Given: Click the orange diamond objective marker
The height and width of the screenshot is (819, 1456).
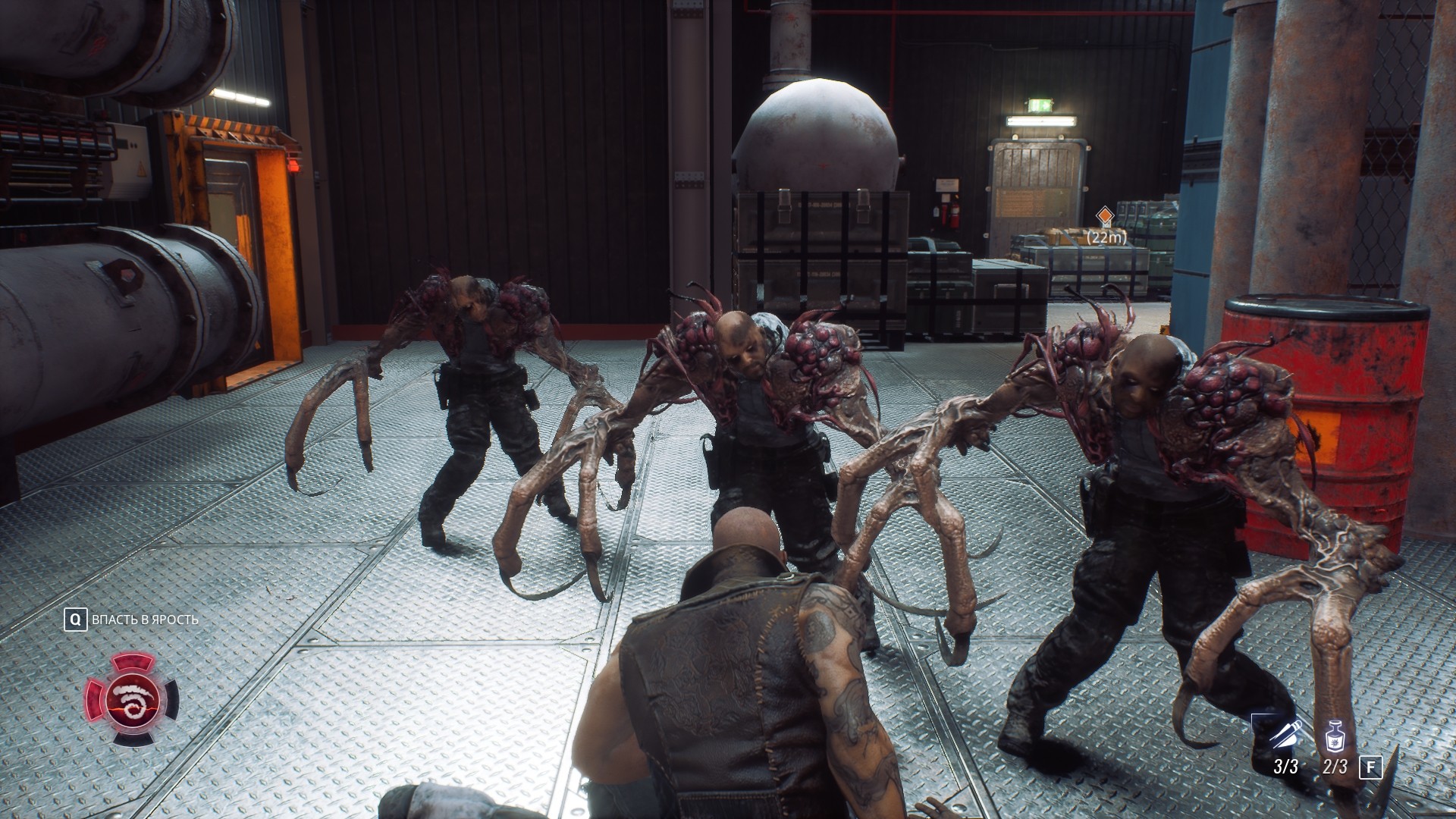Looking at the screenshot, I should point(1106,216).
